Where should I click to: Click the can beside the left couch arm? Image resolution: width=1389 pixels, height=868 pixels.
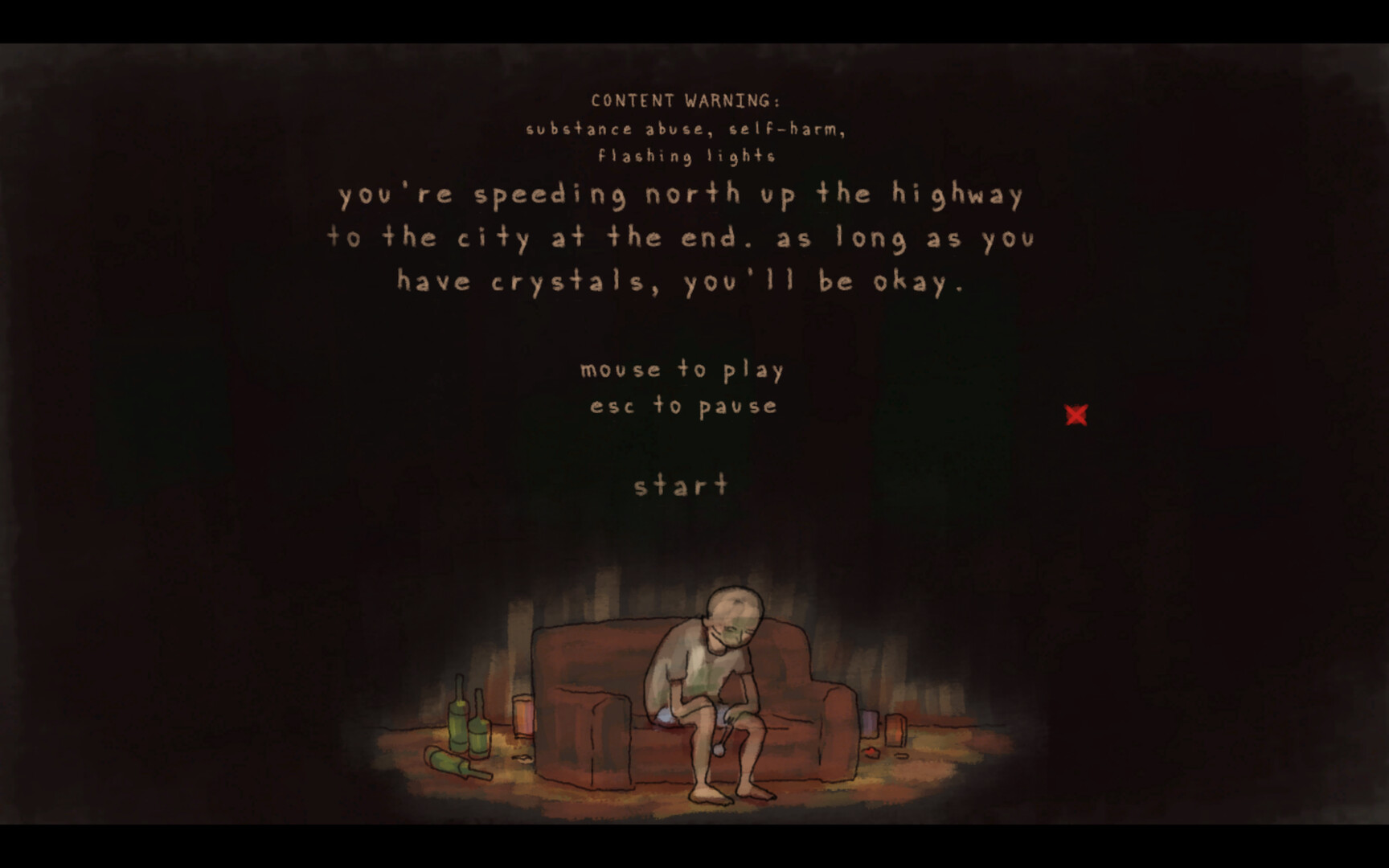pyautogui.click(x=524, y=714)
